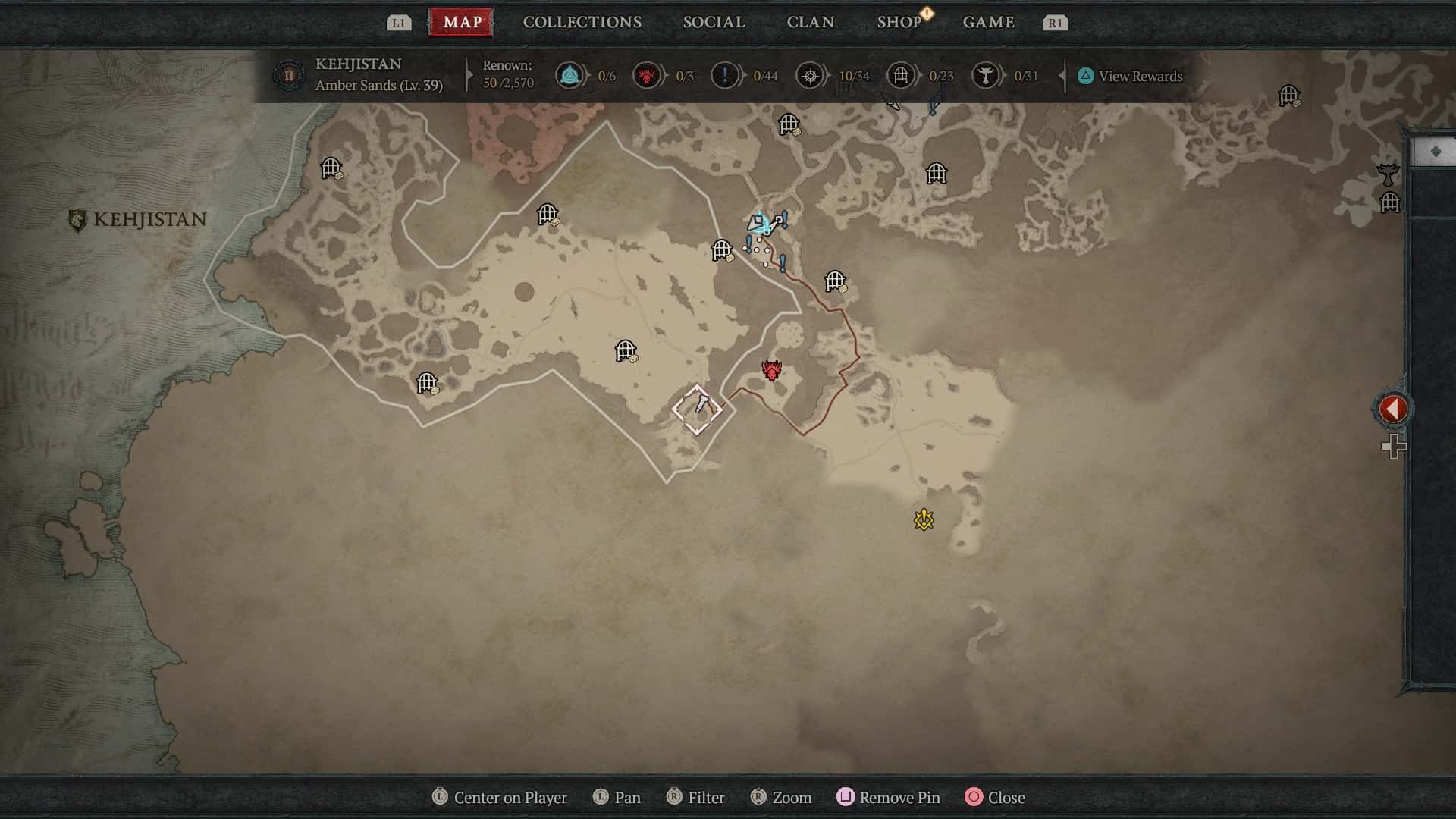Select the Game tab
This screenshot has height=819, width=1456.
point(988,22)
